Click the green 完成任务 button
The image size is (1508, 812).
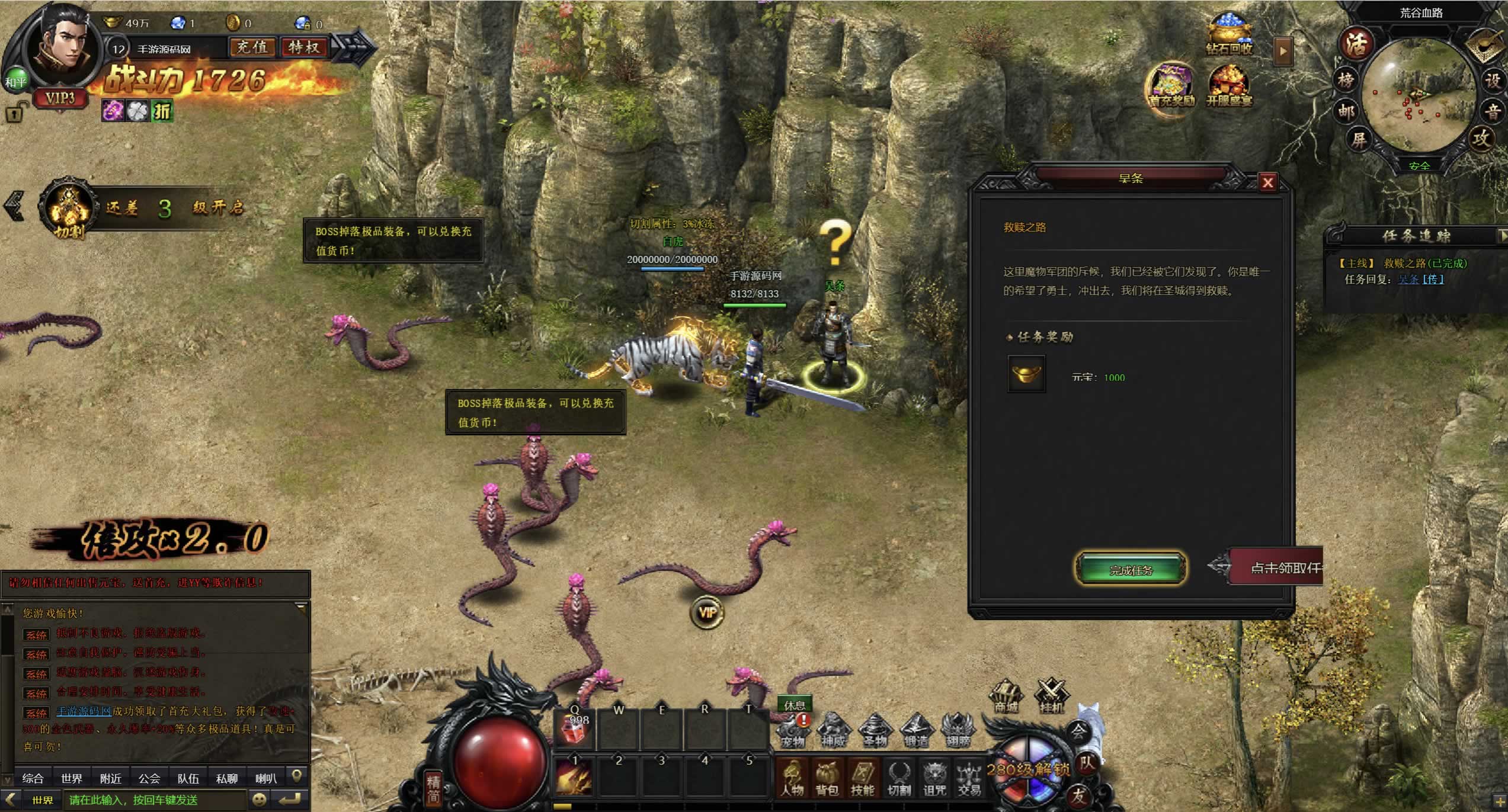pos(1131,569)
